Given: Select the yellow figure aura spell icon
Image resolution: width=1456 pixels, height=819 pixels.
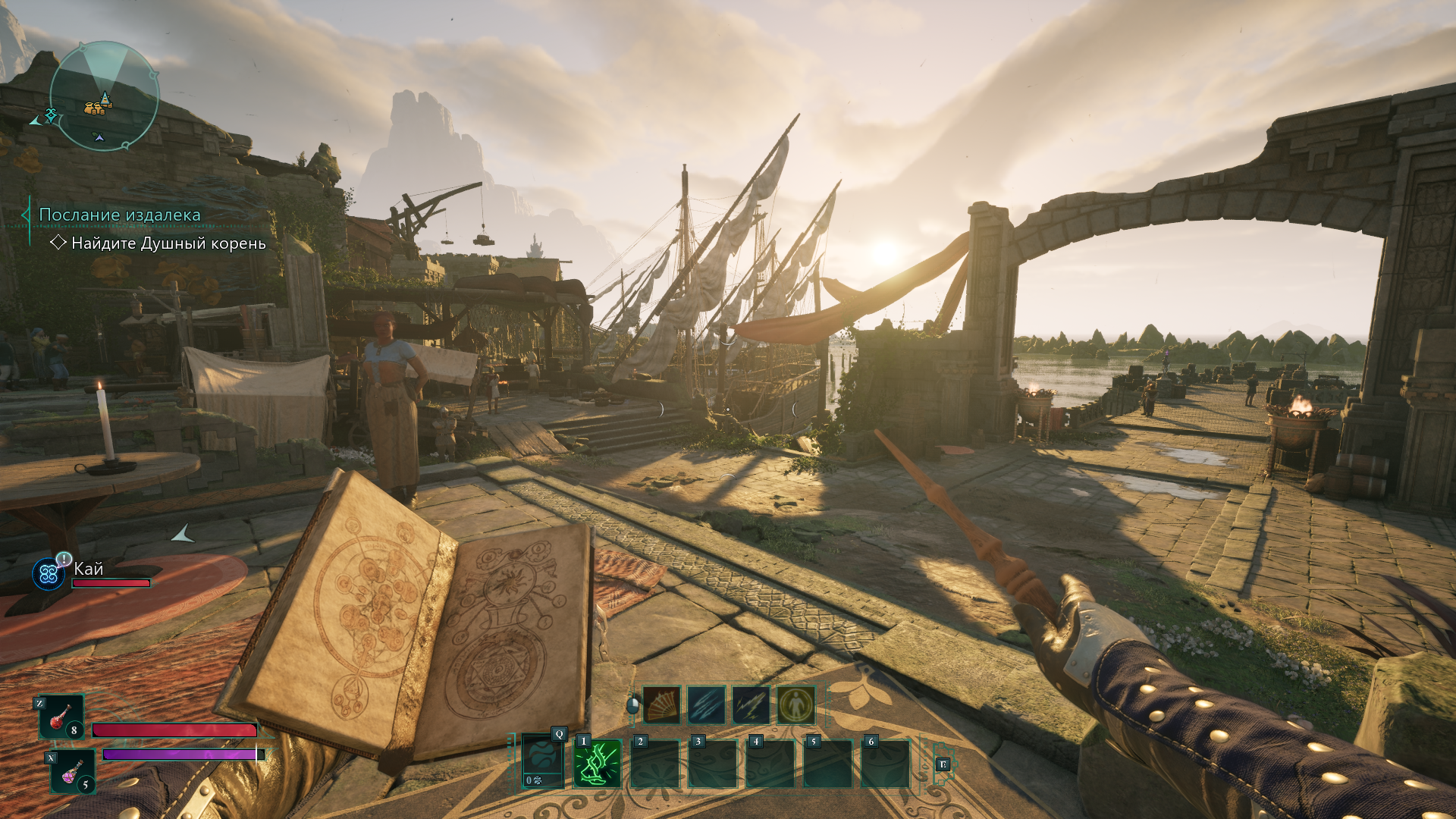Looking at the screenshot, I should 796,706.
